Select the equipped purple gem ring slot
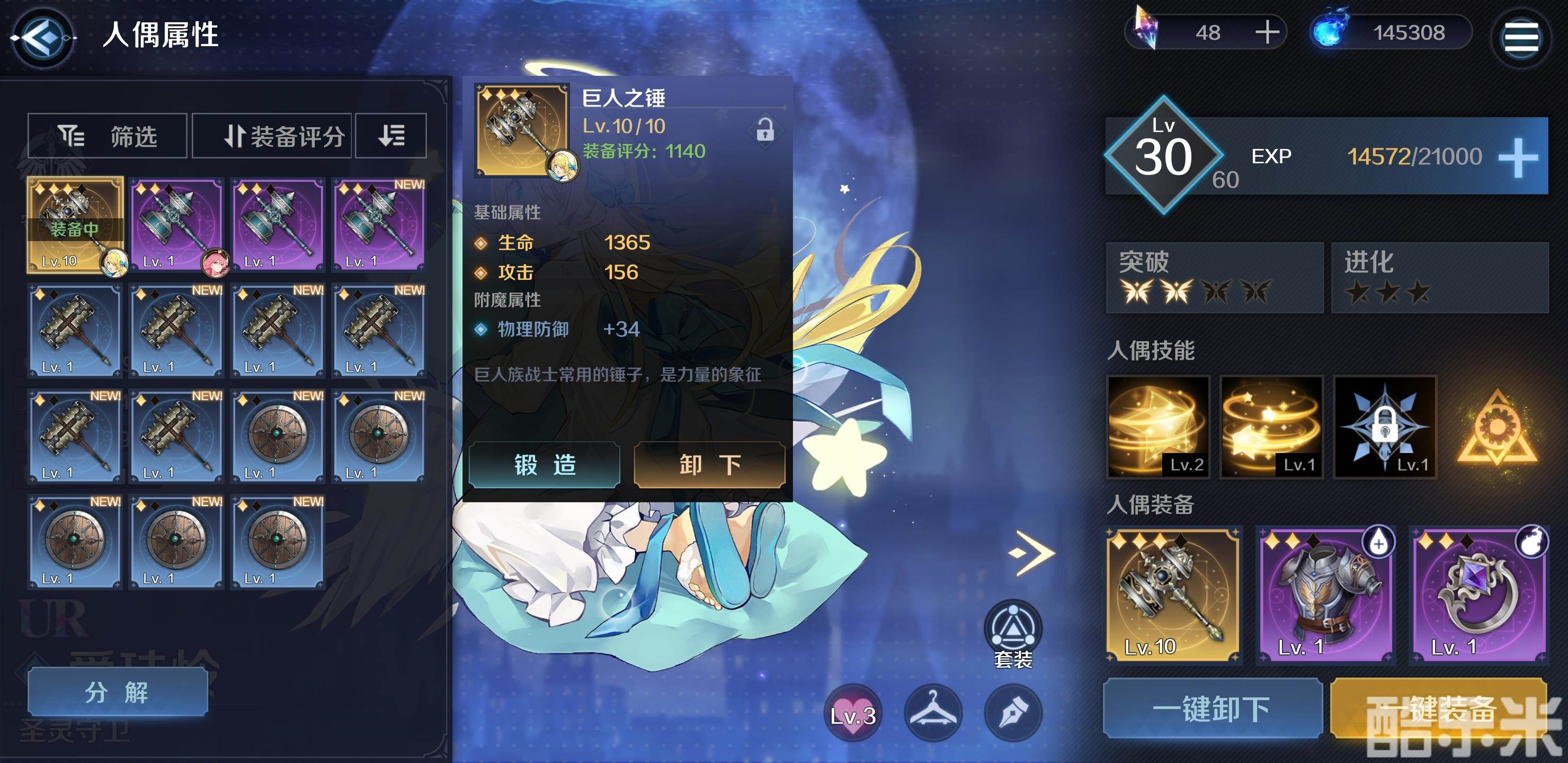1568x763 pixels. coord(1478,595)
